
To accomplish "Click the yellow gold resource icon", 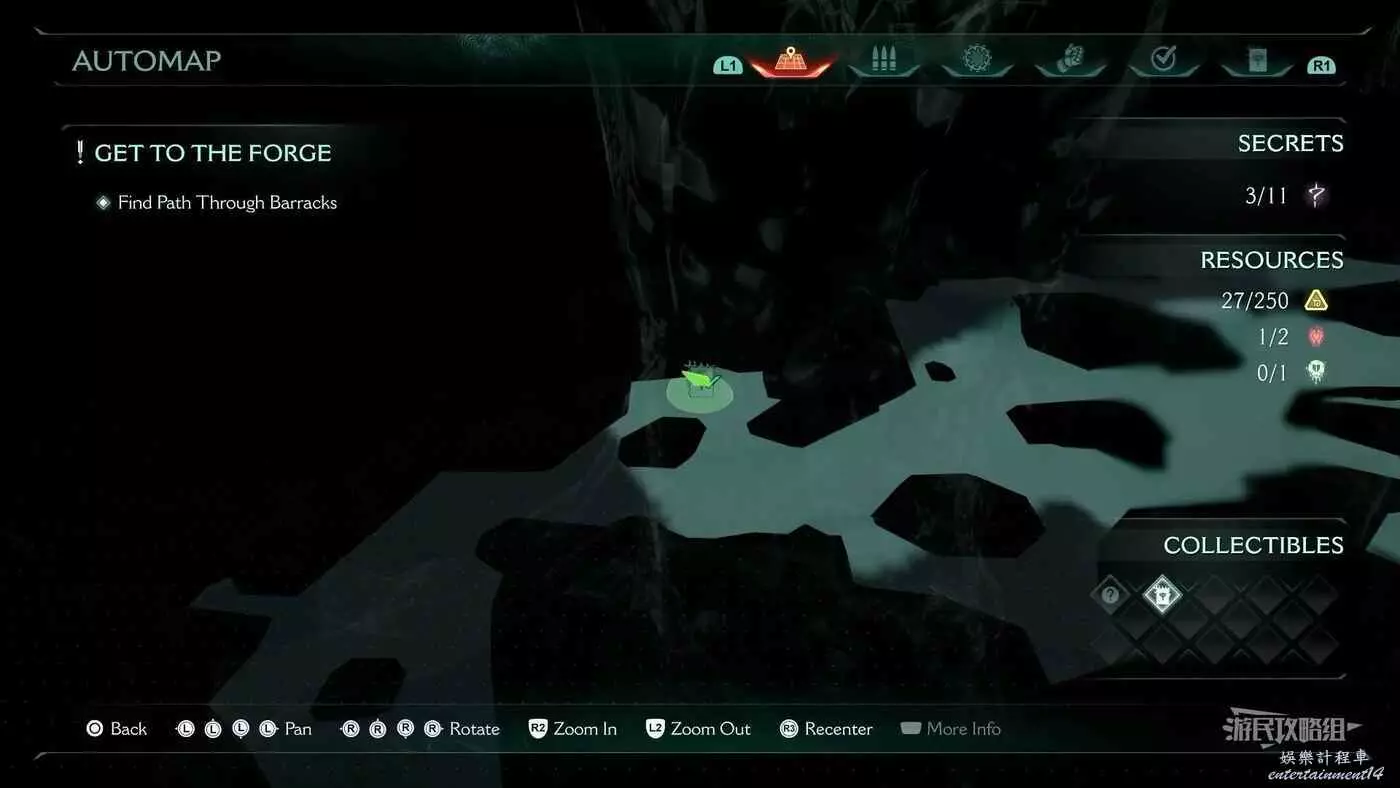I will tap(1316, 300).
